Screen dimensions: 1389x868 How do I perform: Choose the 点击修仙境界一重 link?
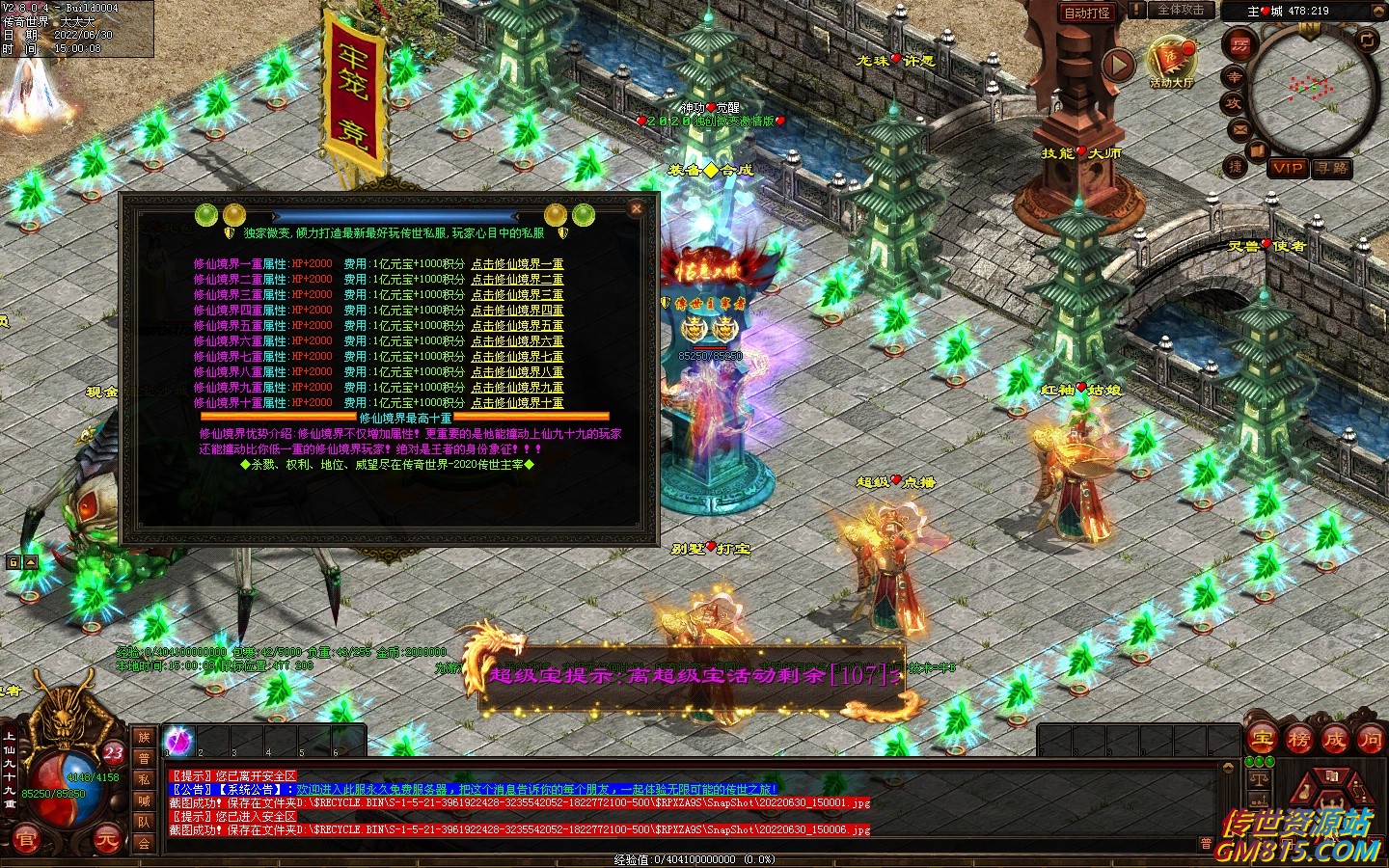point(517,264)
